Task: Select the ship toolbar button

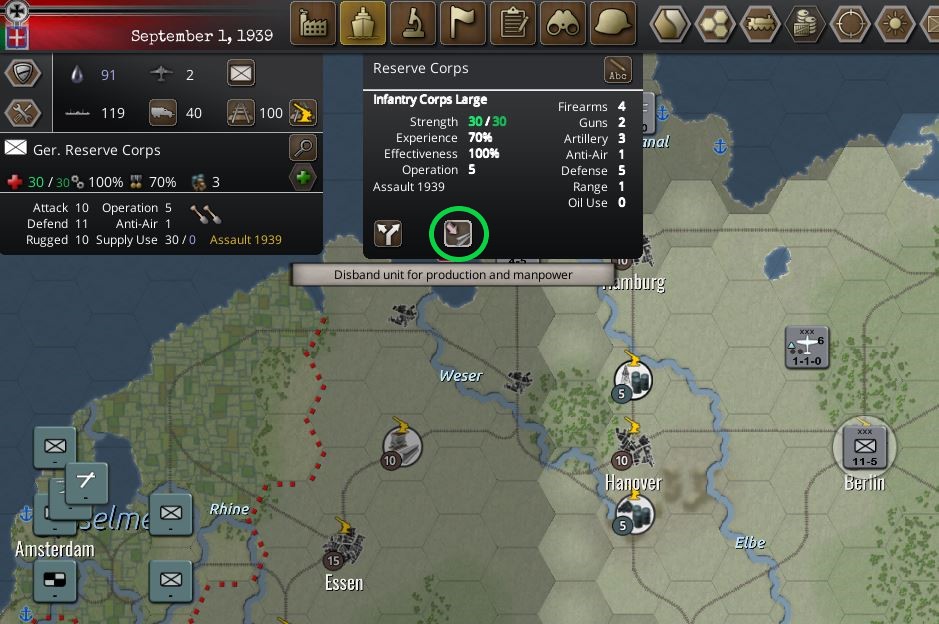Action: [x=363, y=23]
